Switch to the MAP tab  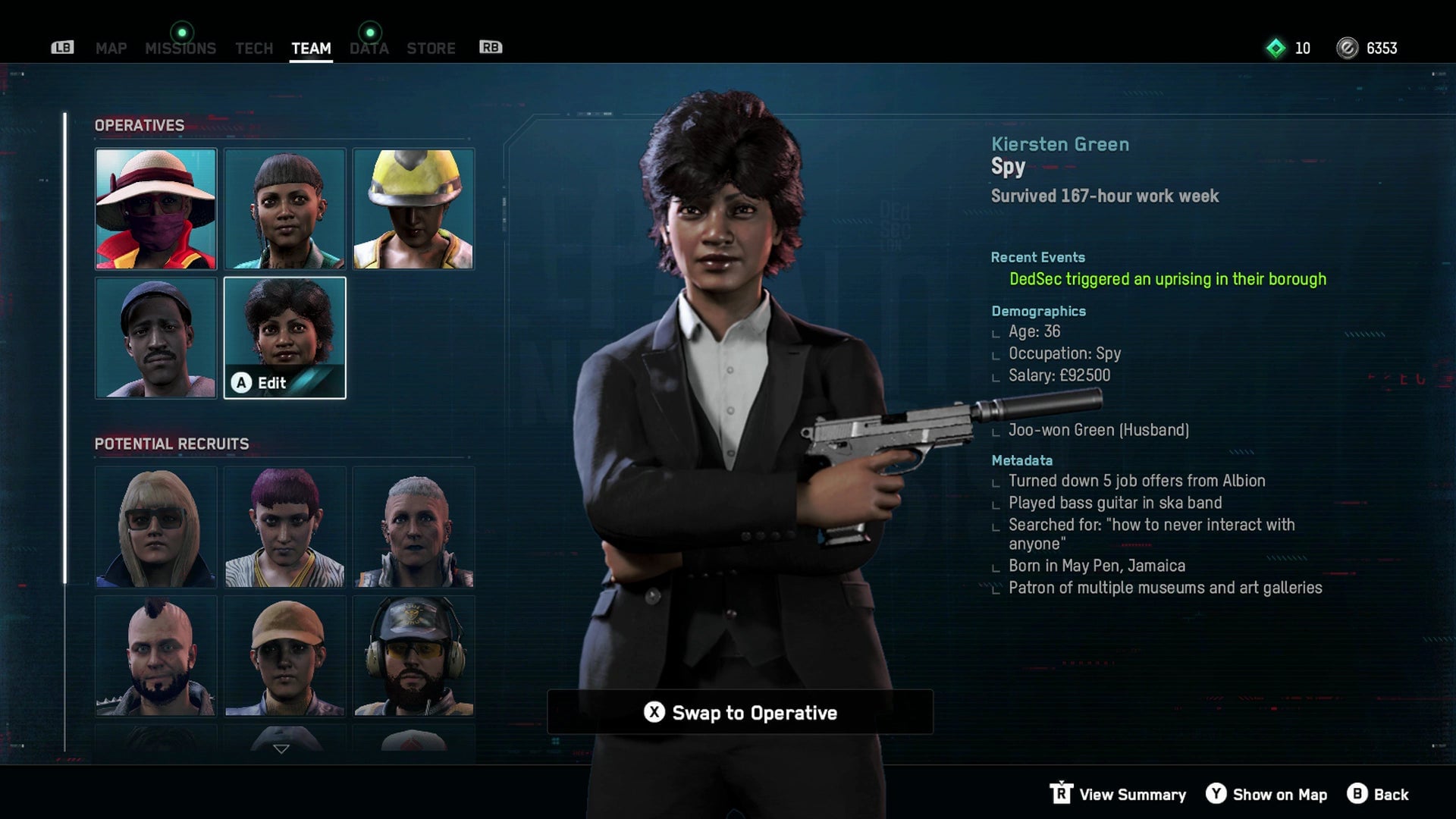[111, 49]
